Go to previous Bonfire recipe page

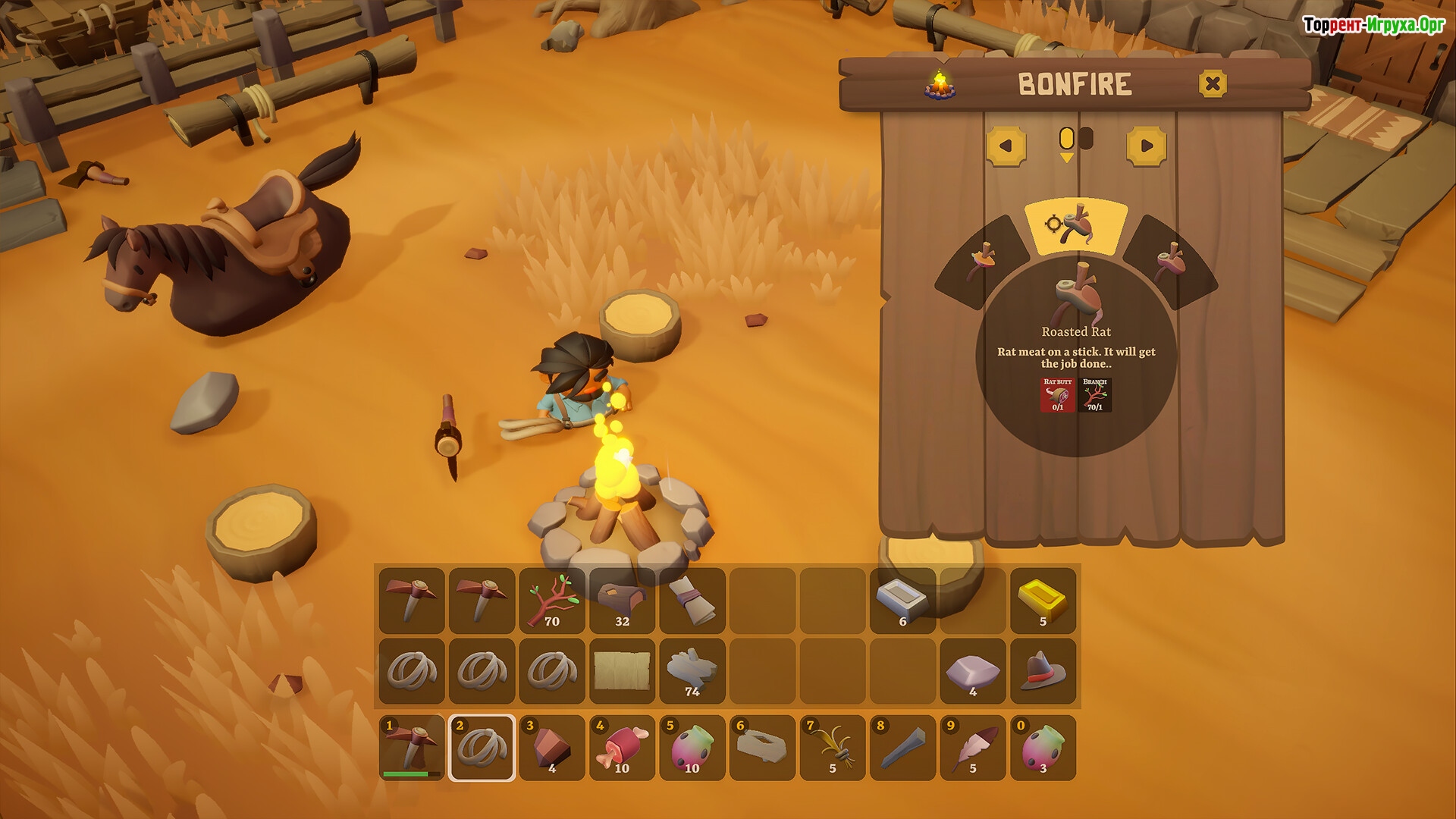1006,146
